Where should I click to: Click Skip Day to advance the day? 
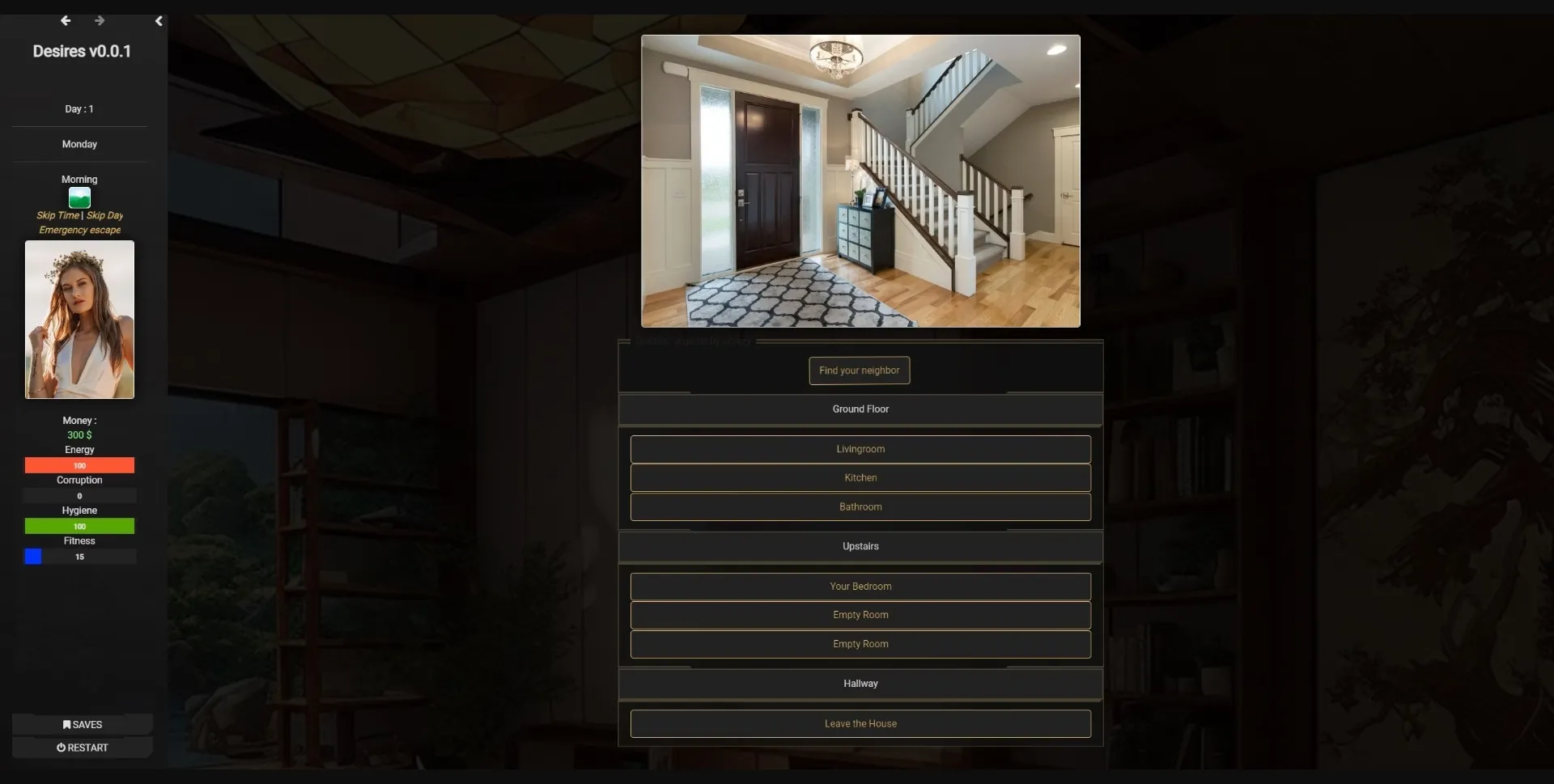[104, 215]
